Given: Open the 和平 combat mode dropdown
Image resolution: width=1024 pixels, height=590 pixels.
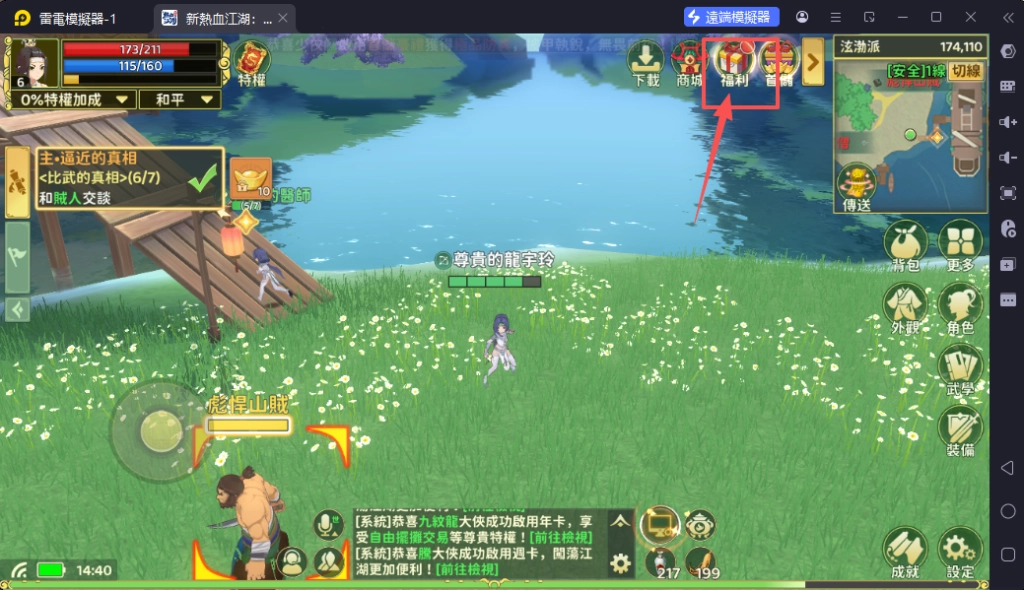Looking at the screenshot, I should [x=180, y=100].
